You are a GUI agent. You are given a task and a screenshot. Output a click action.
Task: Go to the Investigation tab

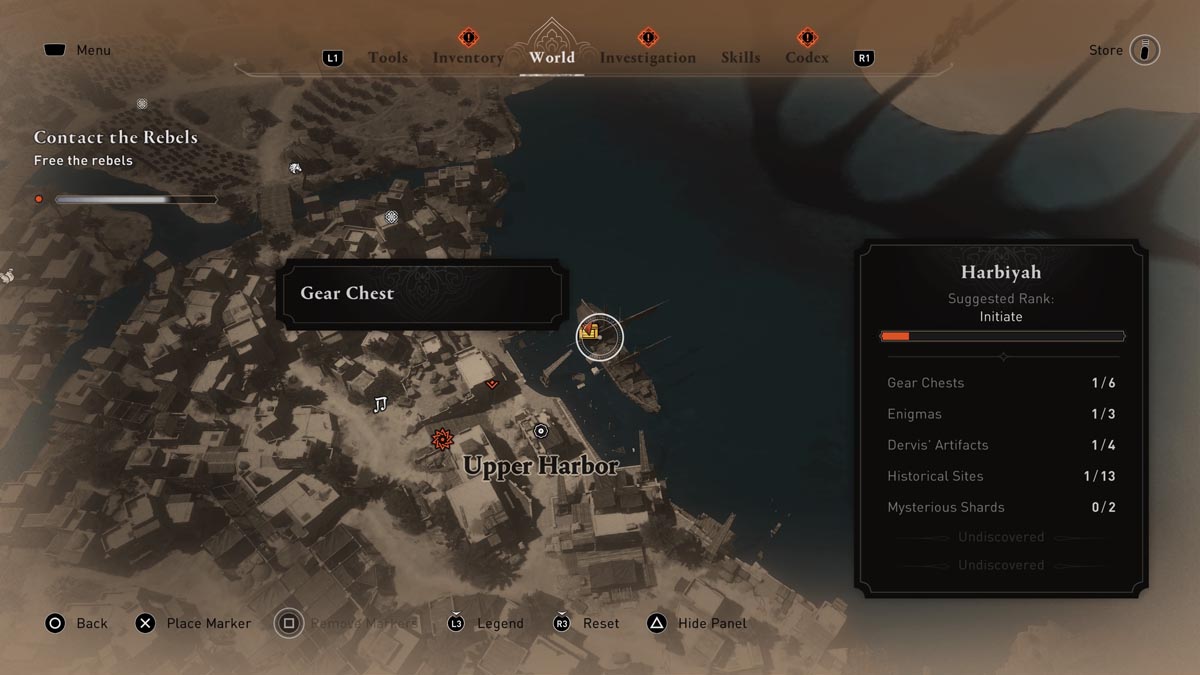[647, 58]
